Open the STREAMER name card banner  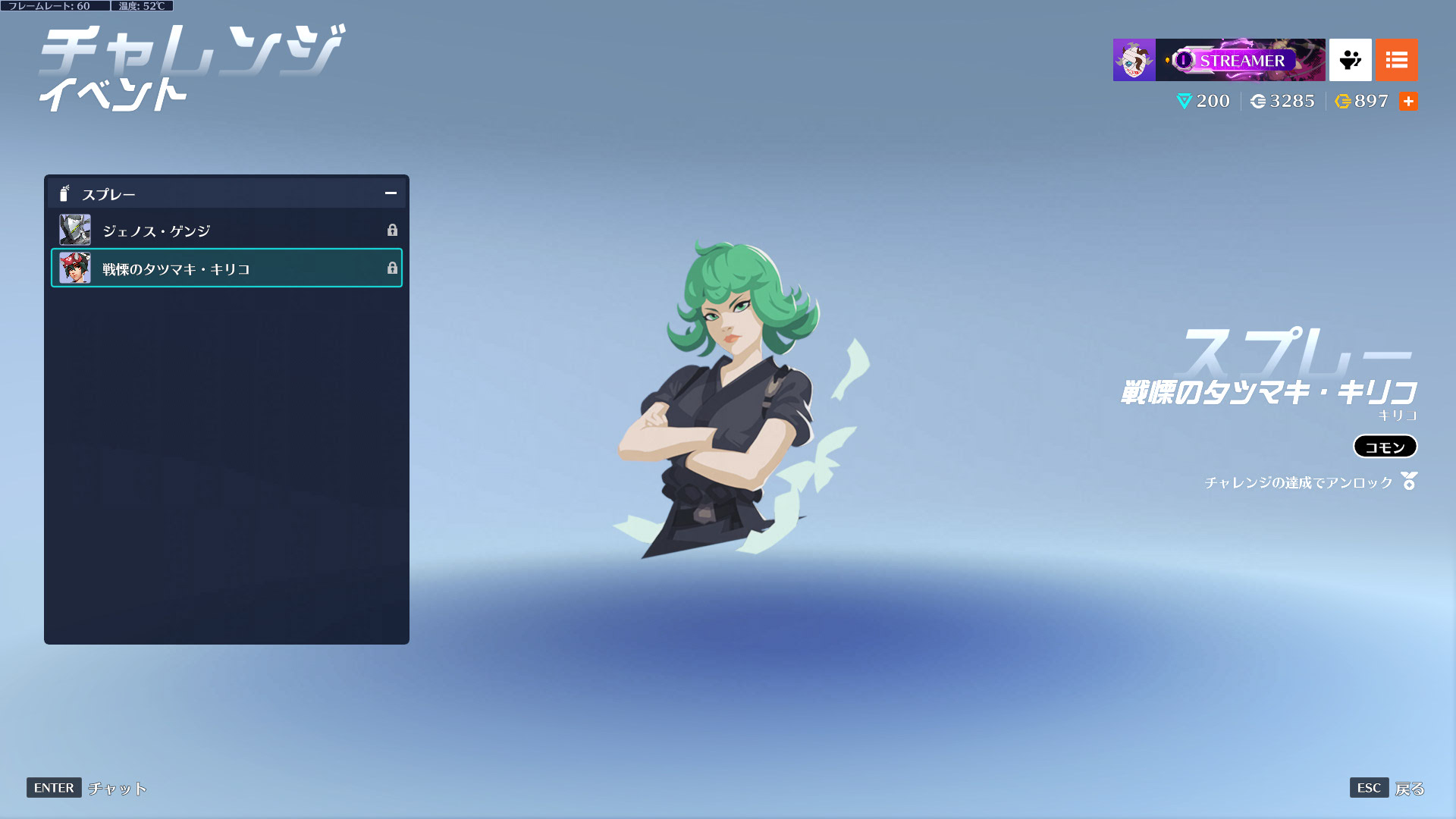coord(1241,60)
